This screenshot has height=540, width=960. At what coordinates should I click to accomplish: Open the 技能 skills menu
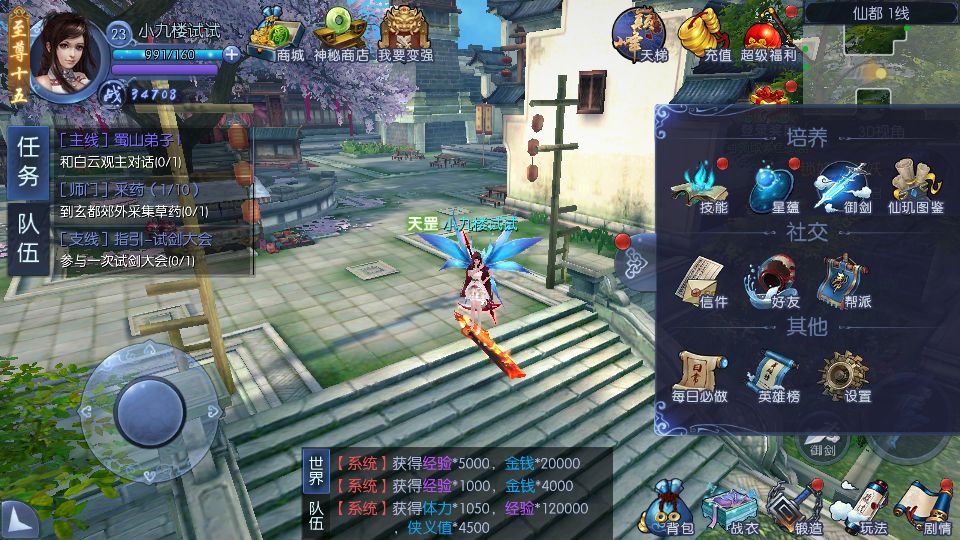pyautogui.click(x=714, y=187)
